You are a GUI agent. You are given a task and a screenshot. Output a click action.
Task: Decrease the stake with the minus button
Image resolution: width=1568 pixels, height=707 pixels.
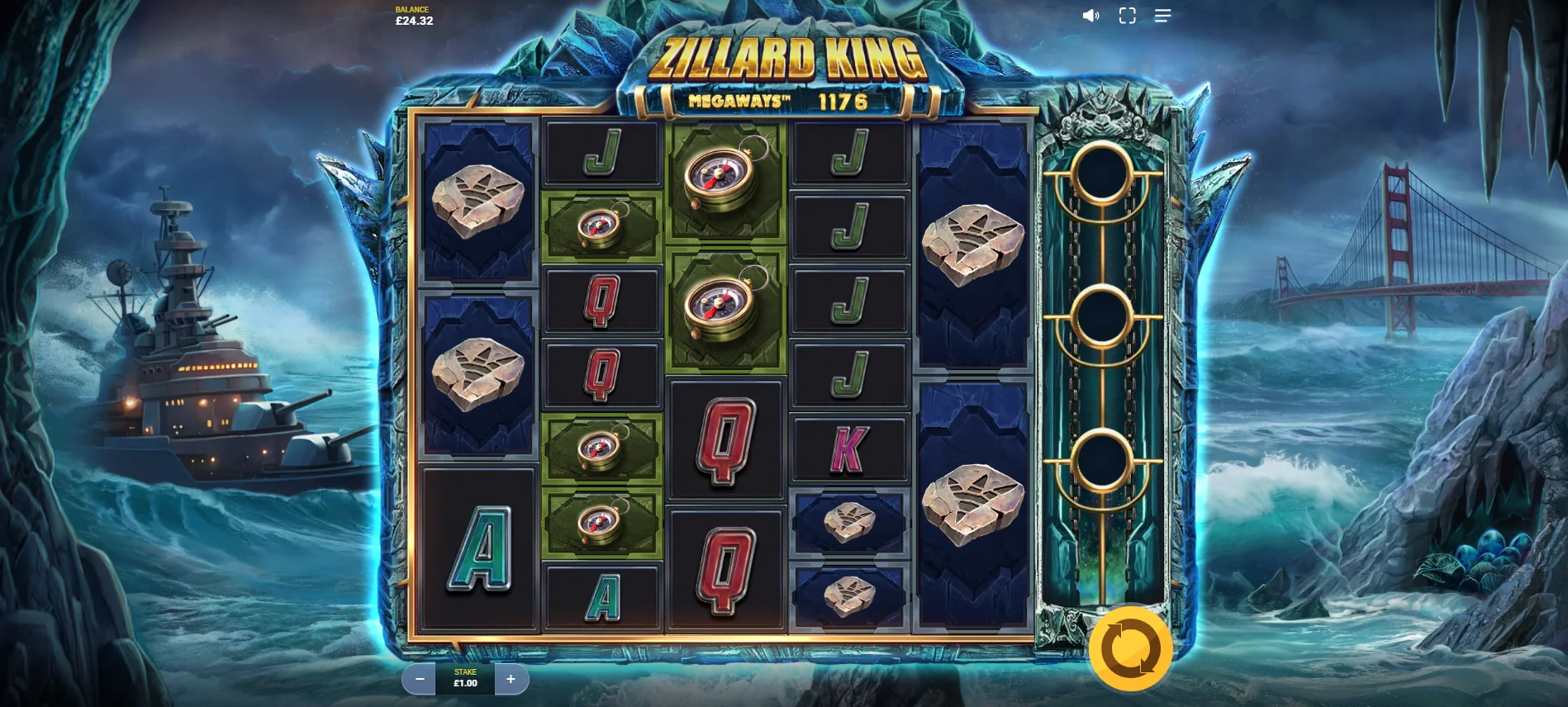click(x=420, y=679)
